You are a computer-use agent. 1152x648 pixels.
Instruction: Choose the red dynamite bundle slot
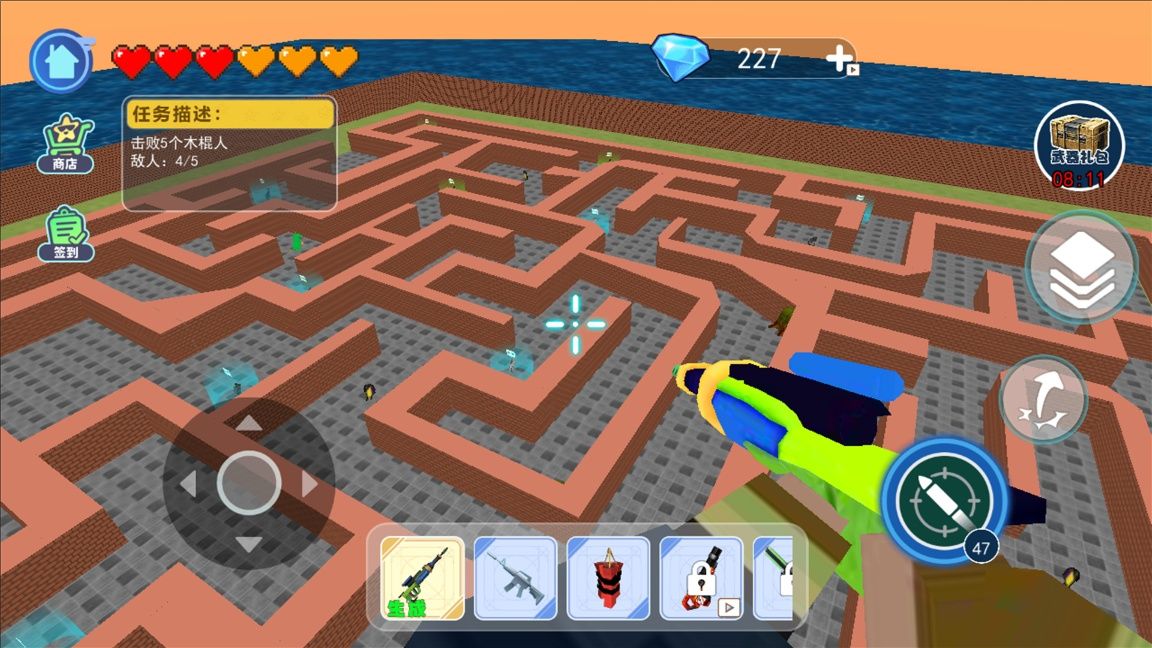click(x=608, y=578)
